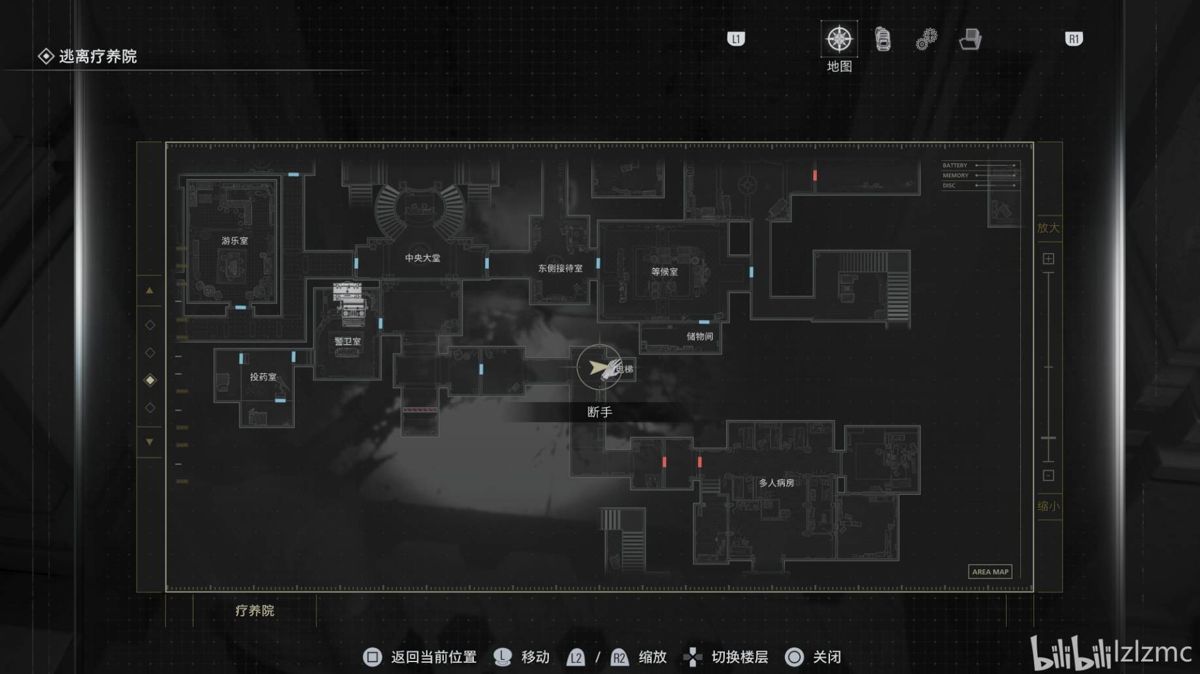The width and height of the screenshot is (1200, 674).
Task: Open the folder files tab
Action: coord(969,40)
